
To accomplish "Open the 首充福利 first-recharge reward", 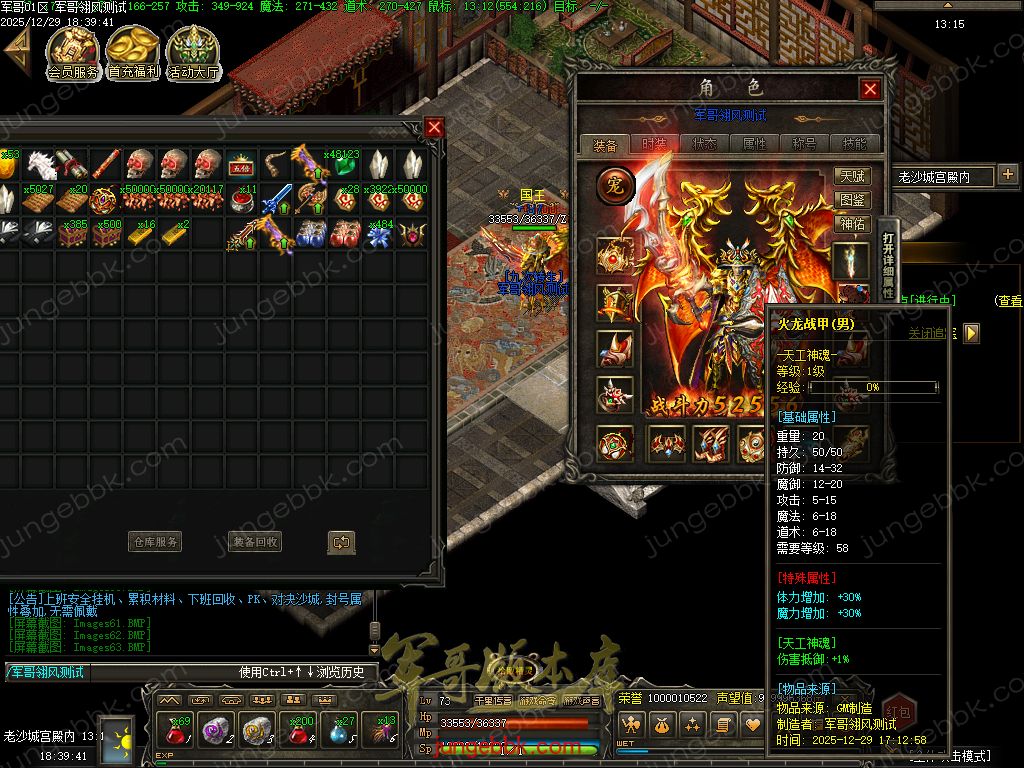I will [133, 53].
